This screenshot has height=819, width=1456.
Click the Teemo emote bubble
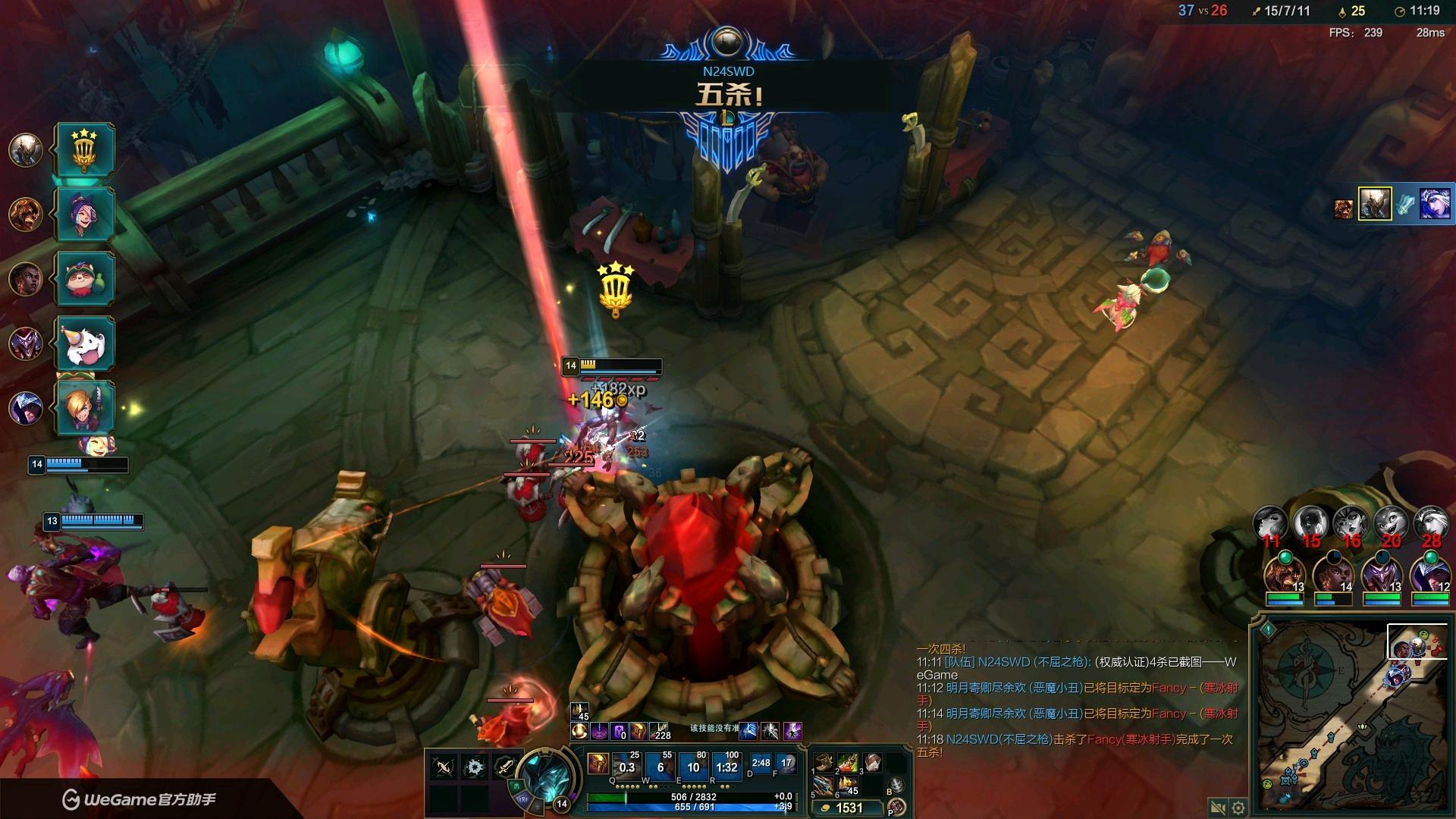[85, 280]
